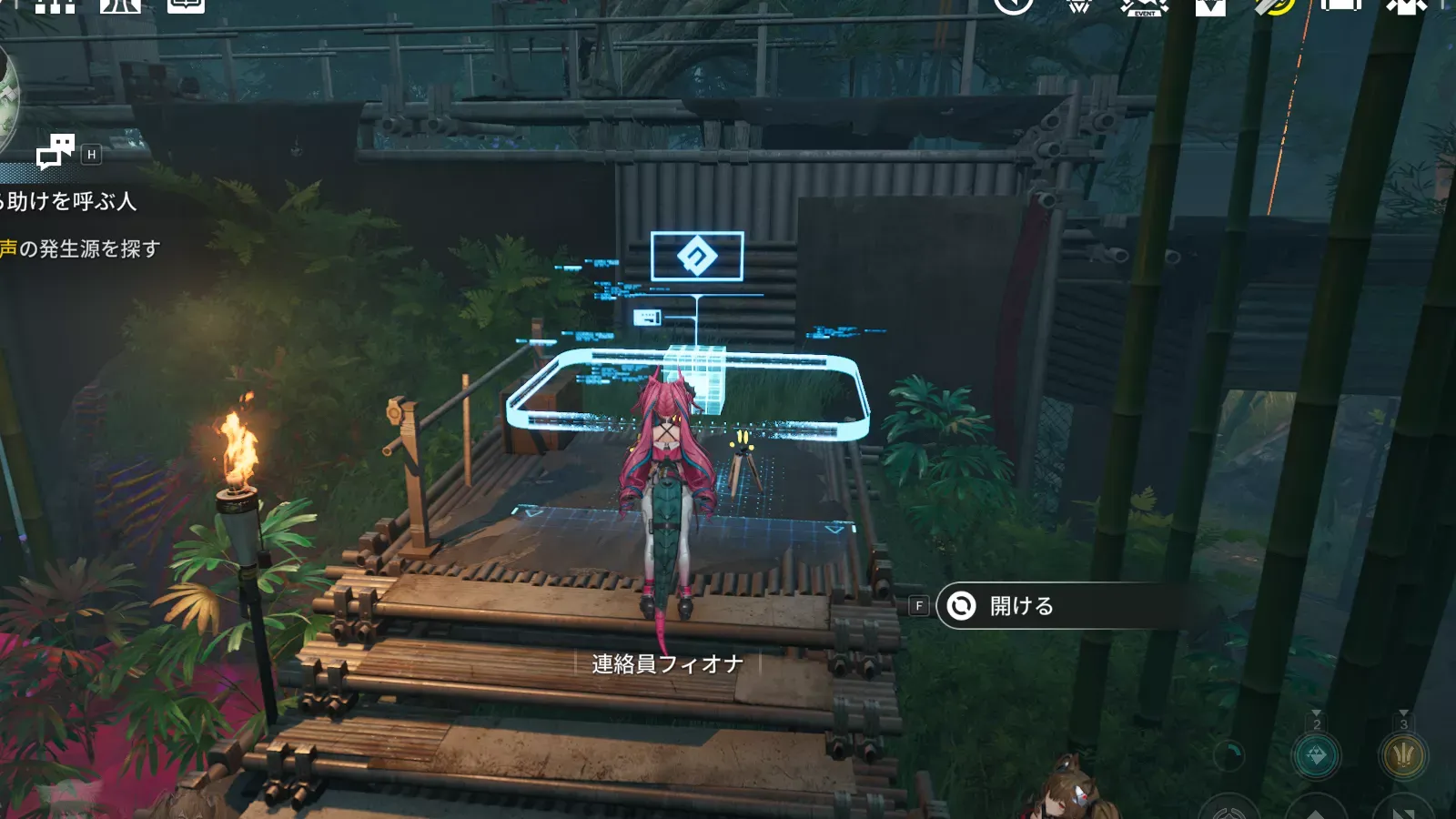Screen dimensions: 1456x819
Task: Expand the chevron above skill slot 2
Action: point(1316,713)
